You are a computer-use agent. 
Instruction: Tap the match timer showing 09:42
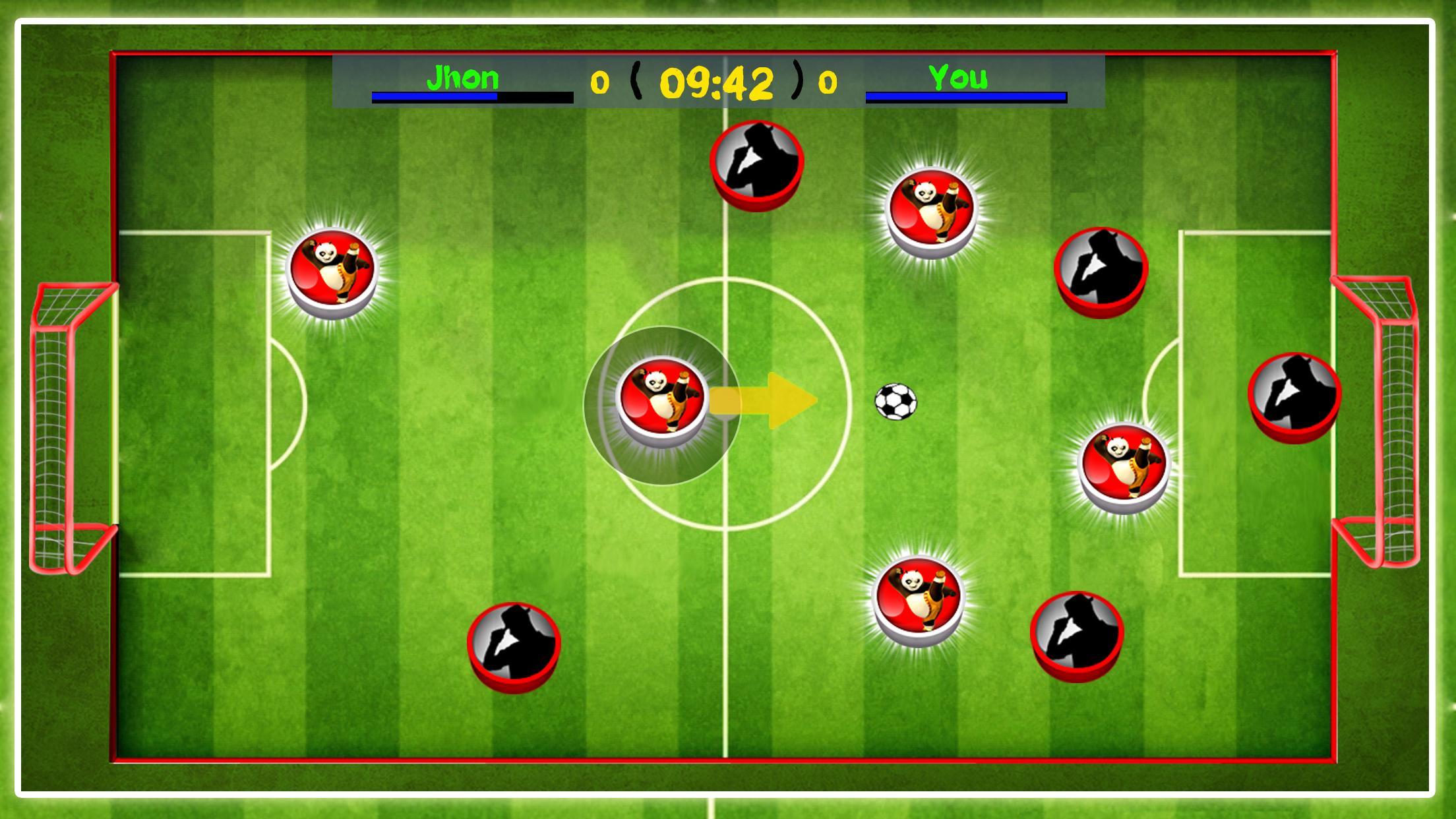click(719, 82)
